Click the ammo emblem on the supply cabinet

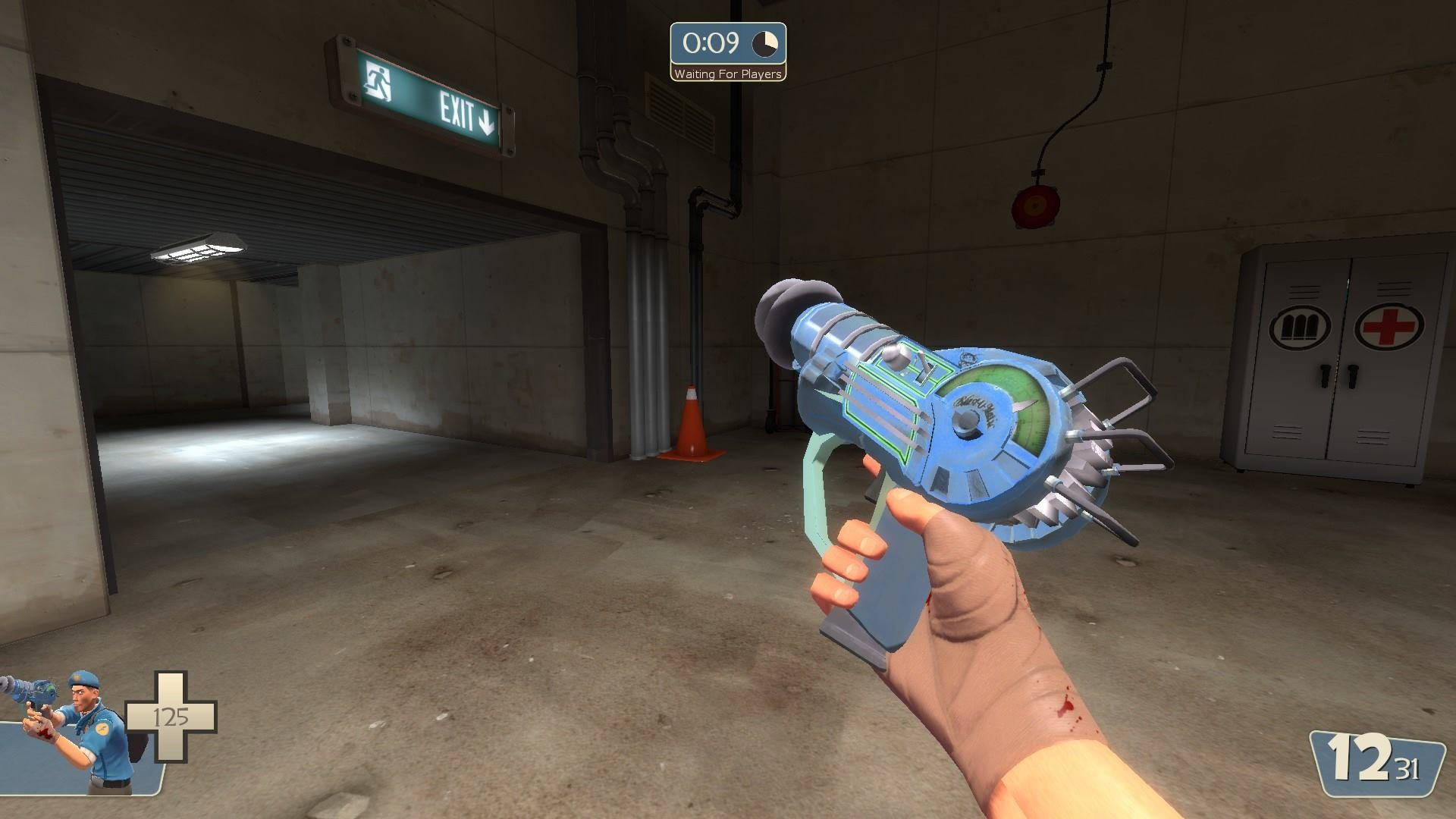pos(1301,327)
